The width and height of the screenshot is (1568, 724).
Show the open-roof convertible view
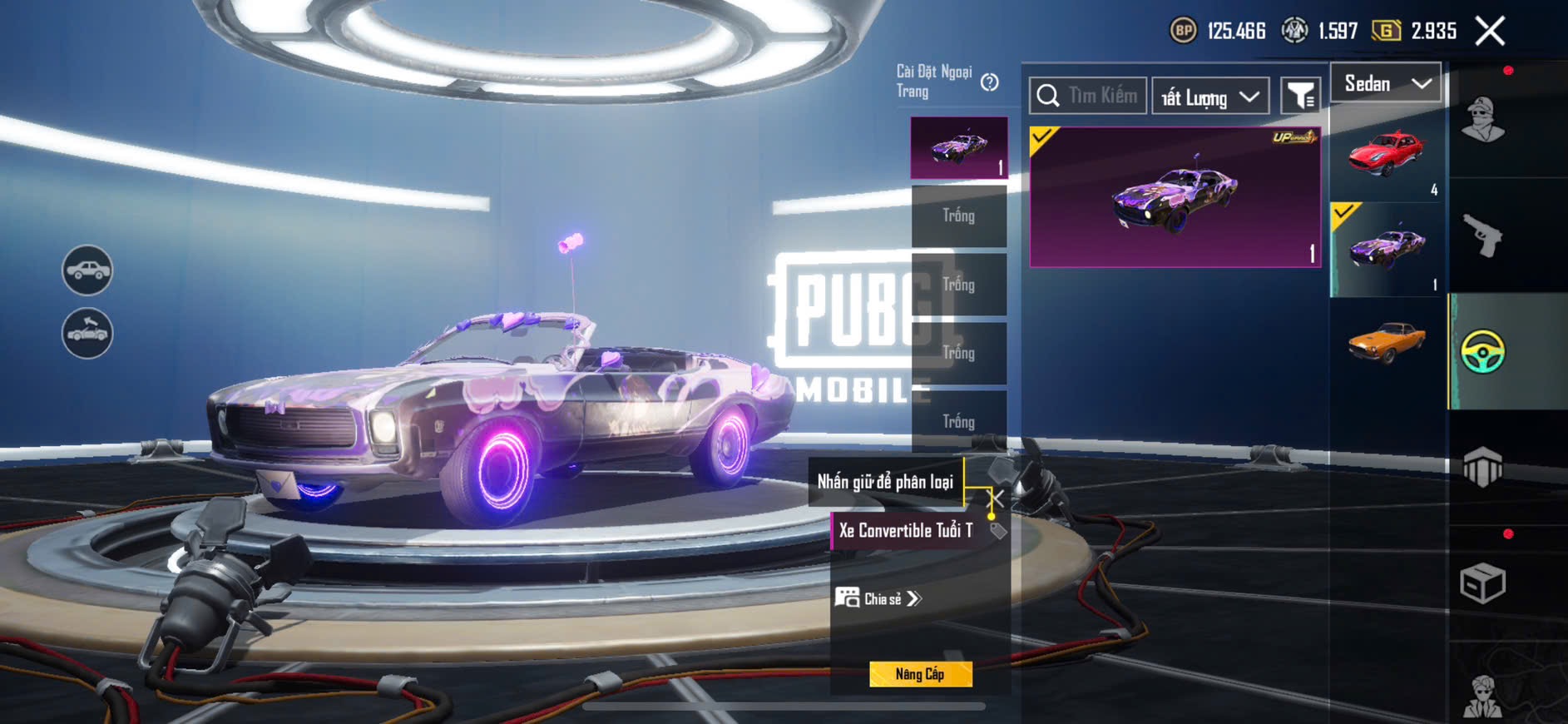[x=87, y=334]
